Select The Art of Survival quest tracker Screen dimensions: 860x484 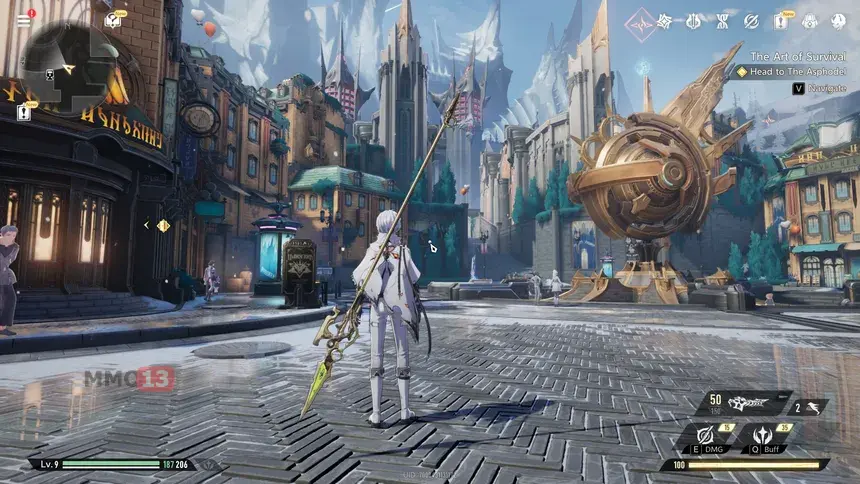[798, 57]
